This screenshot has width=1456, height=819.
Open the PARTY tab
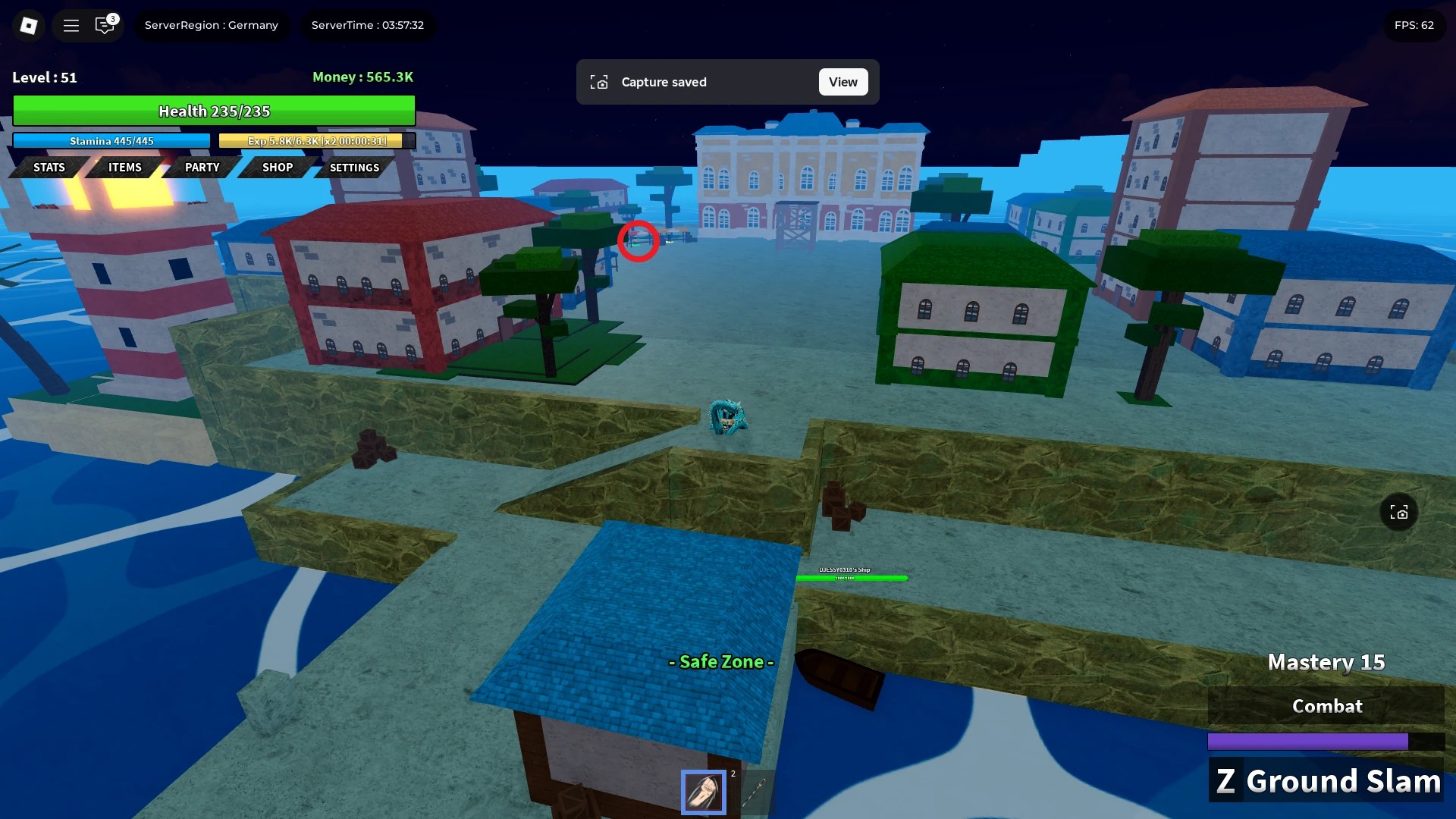201,168
